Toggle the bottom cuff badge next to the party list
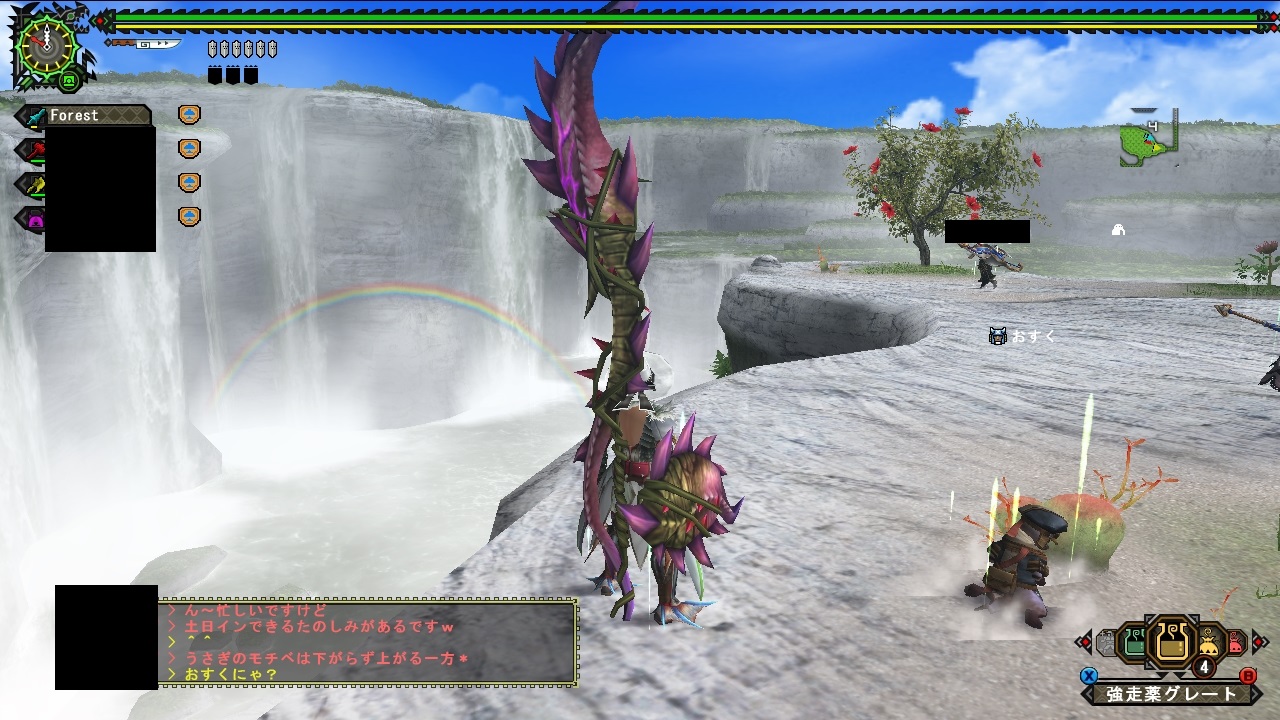Image resolution: width=1280 pixels, height=720 pixels. point(189,215)
